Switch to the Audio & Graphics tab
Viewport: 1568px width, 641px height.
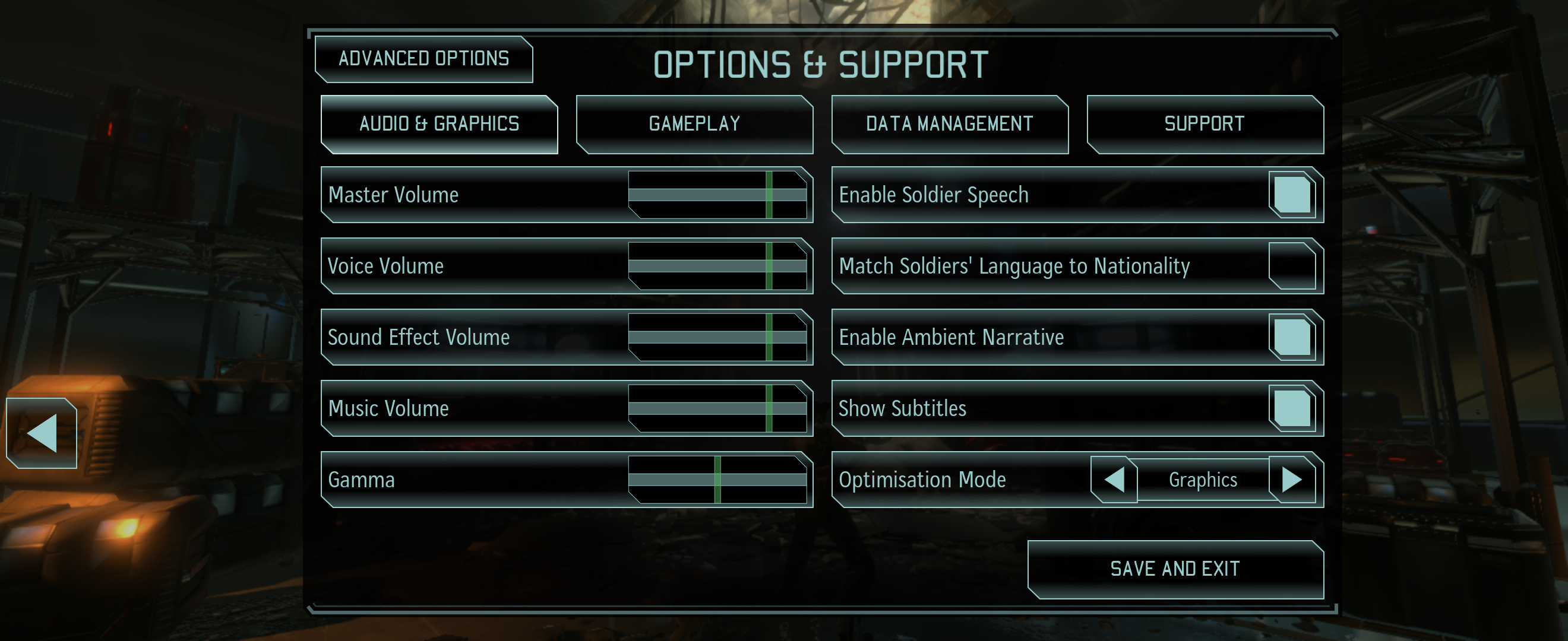(x=439, y=124)
